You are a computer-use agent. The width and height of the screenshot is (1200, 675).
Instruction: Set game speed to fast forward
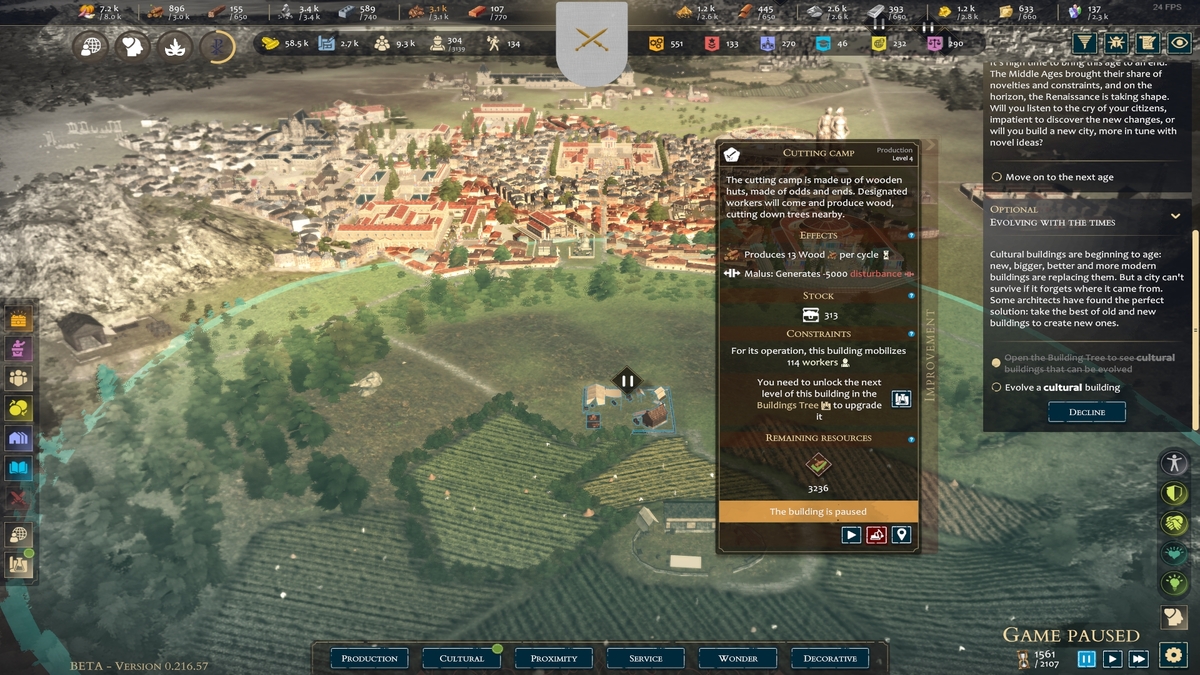[1138, 658]
